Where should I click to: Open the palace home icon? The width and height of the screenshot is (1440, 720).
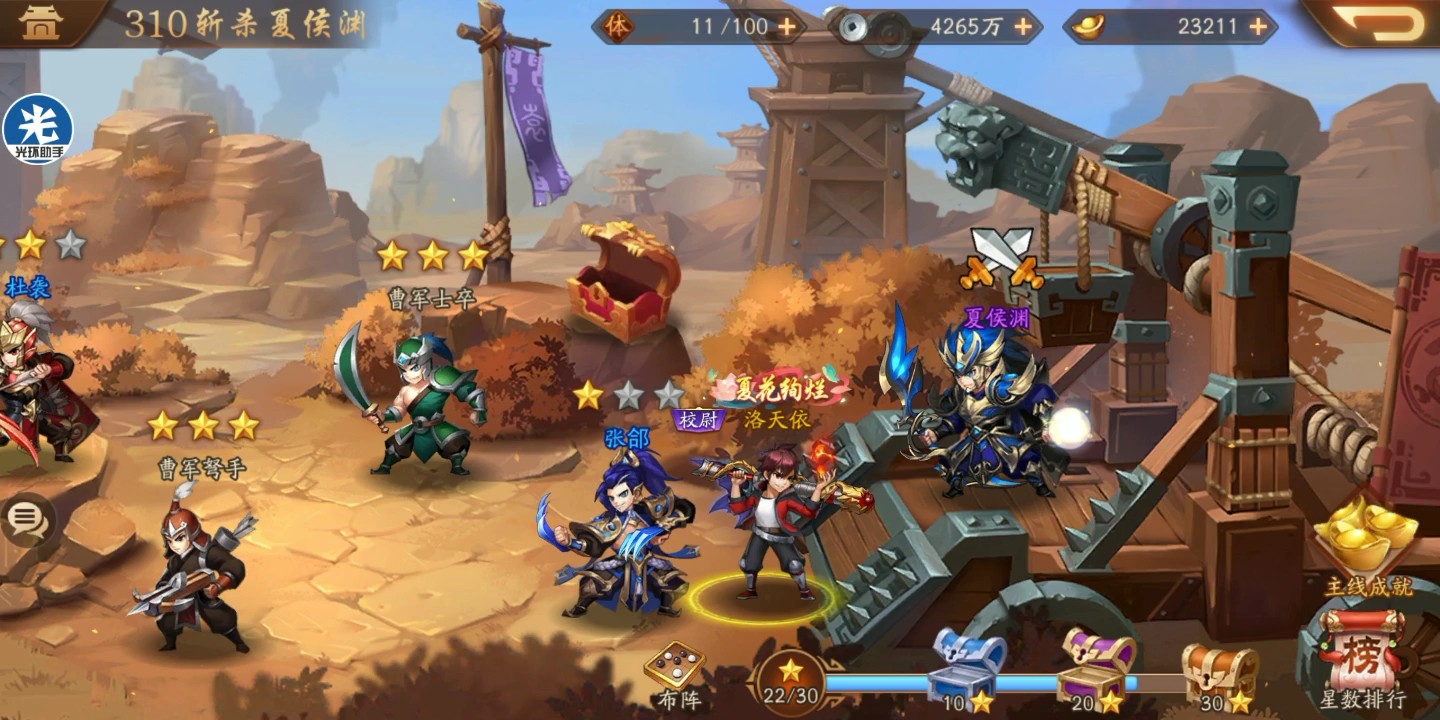pos(40,23)
